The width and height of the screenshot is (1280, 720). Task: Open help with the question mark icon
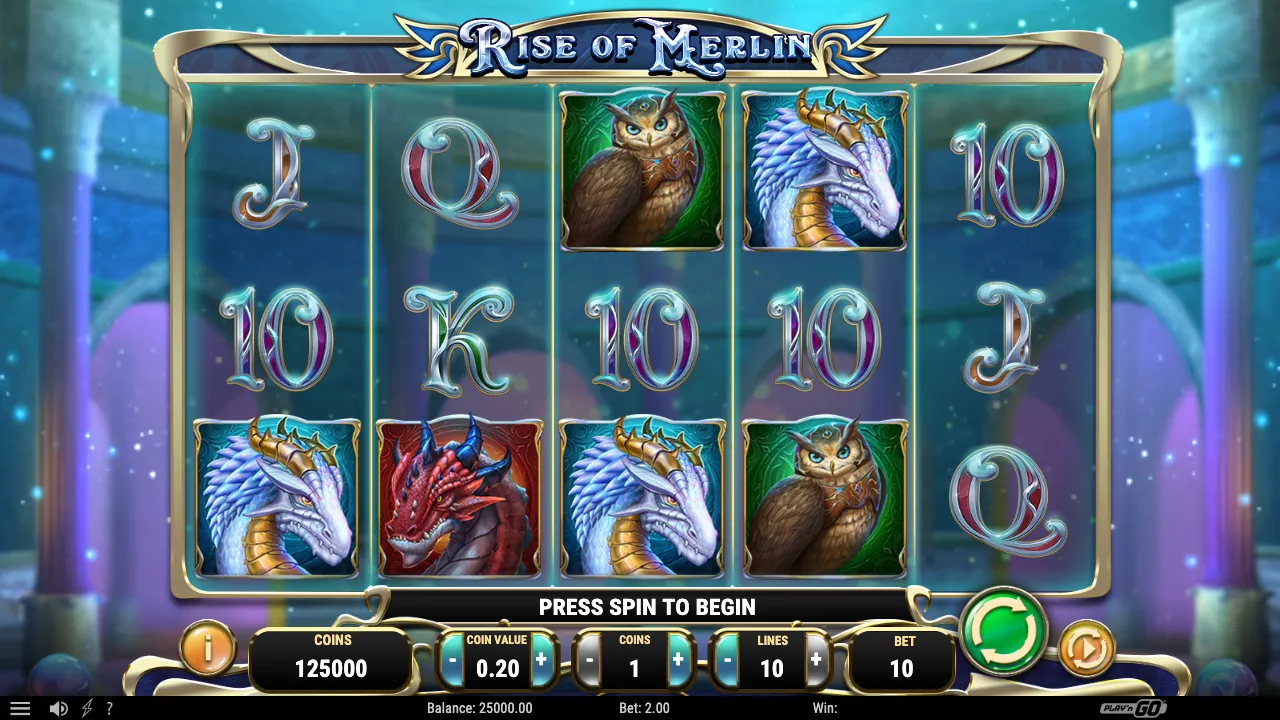[110, 708]
